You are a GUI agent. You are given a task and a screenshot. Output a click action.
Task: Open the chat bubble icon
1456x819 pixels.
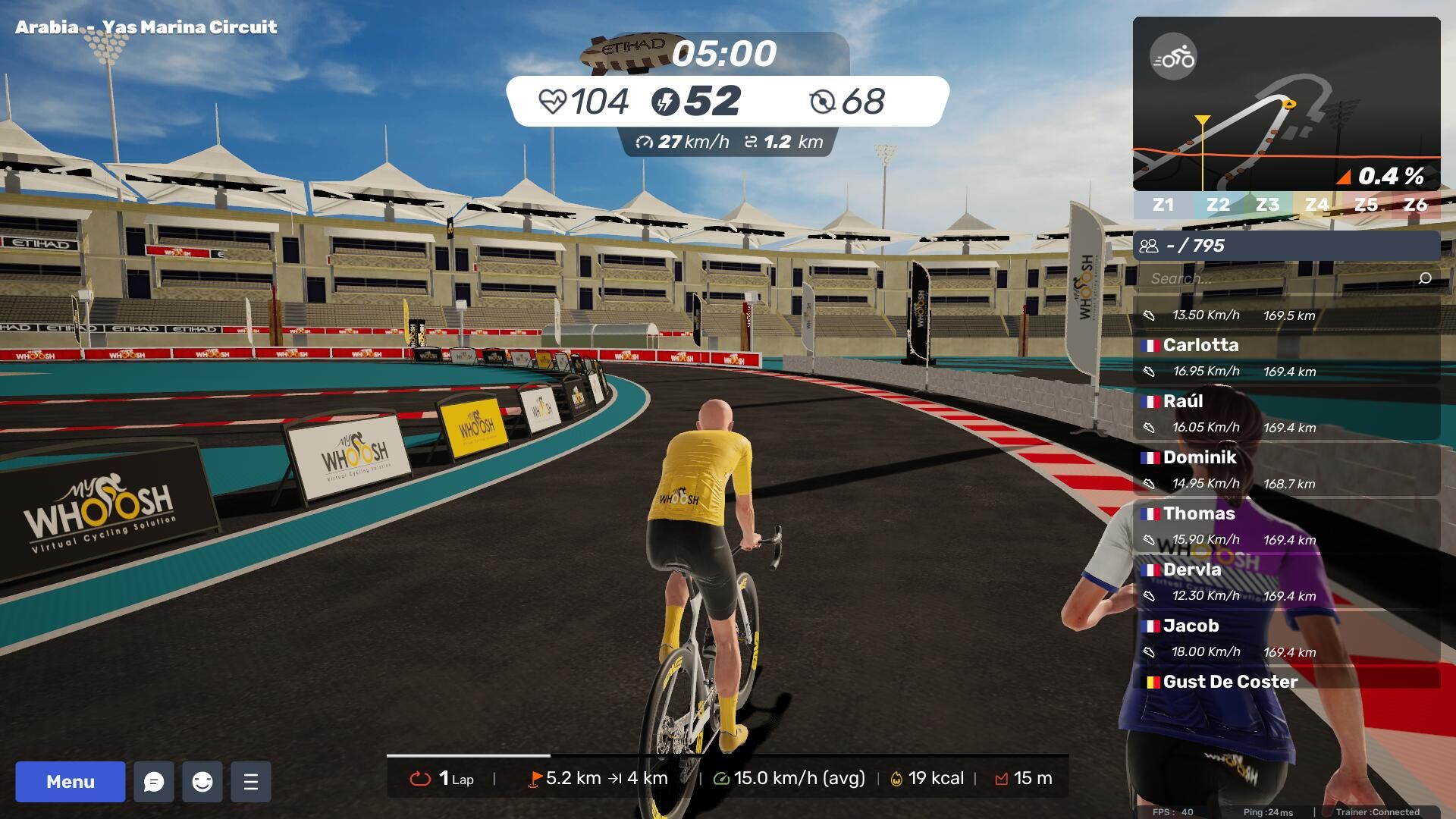point(154,781)
